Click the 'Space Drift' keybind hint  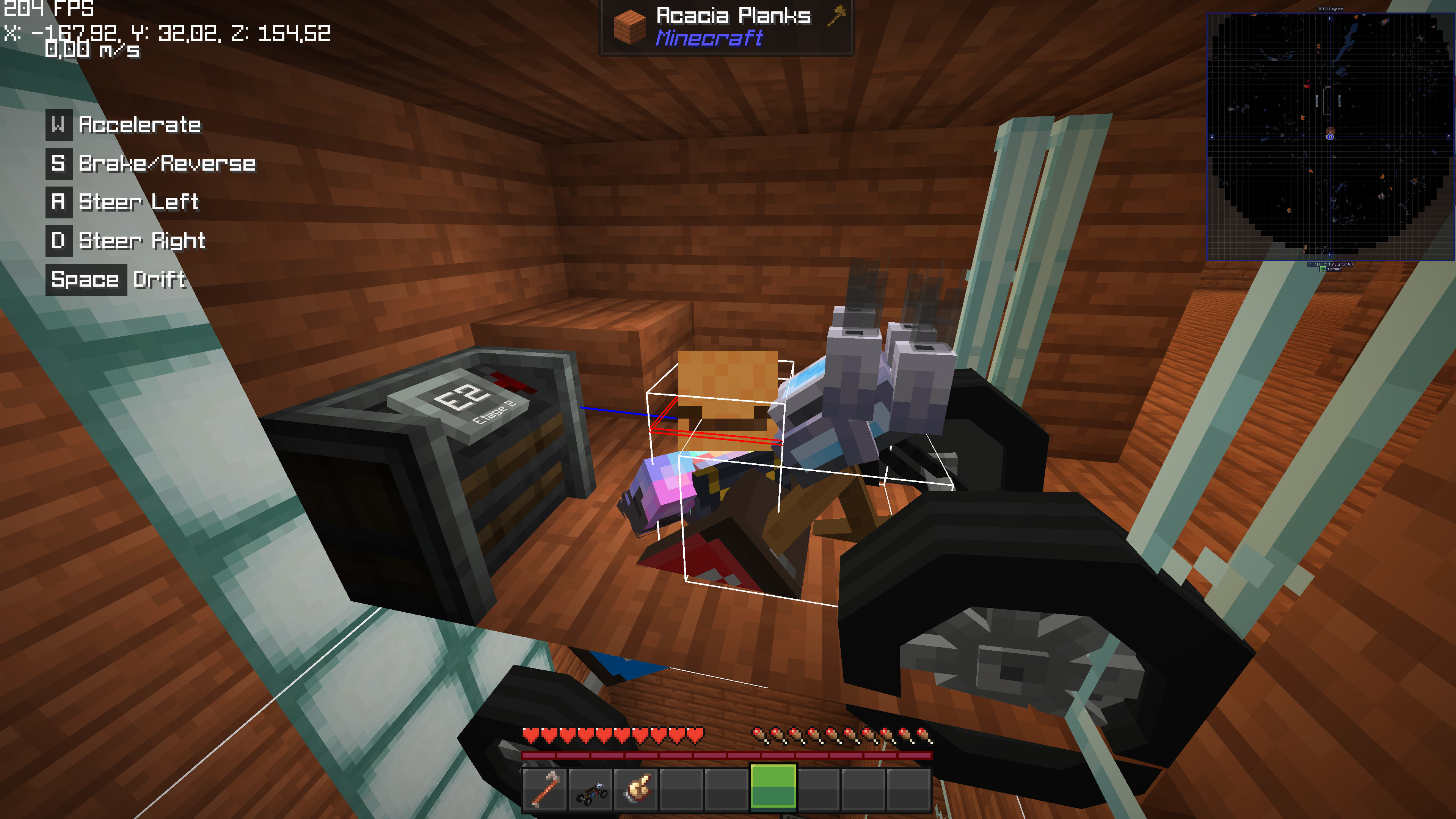point(116,279)
